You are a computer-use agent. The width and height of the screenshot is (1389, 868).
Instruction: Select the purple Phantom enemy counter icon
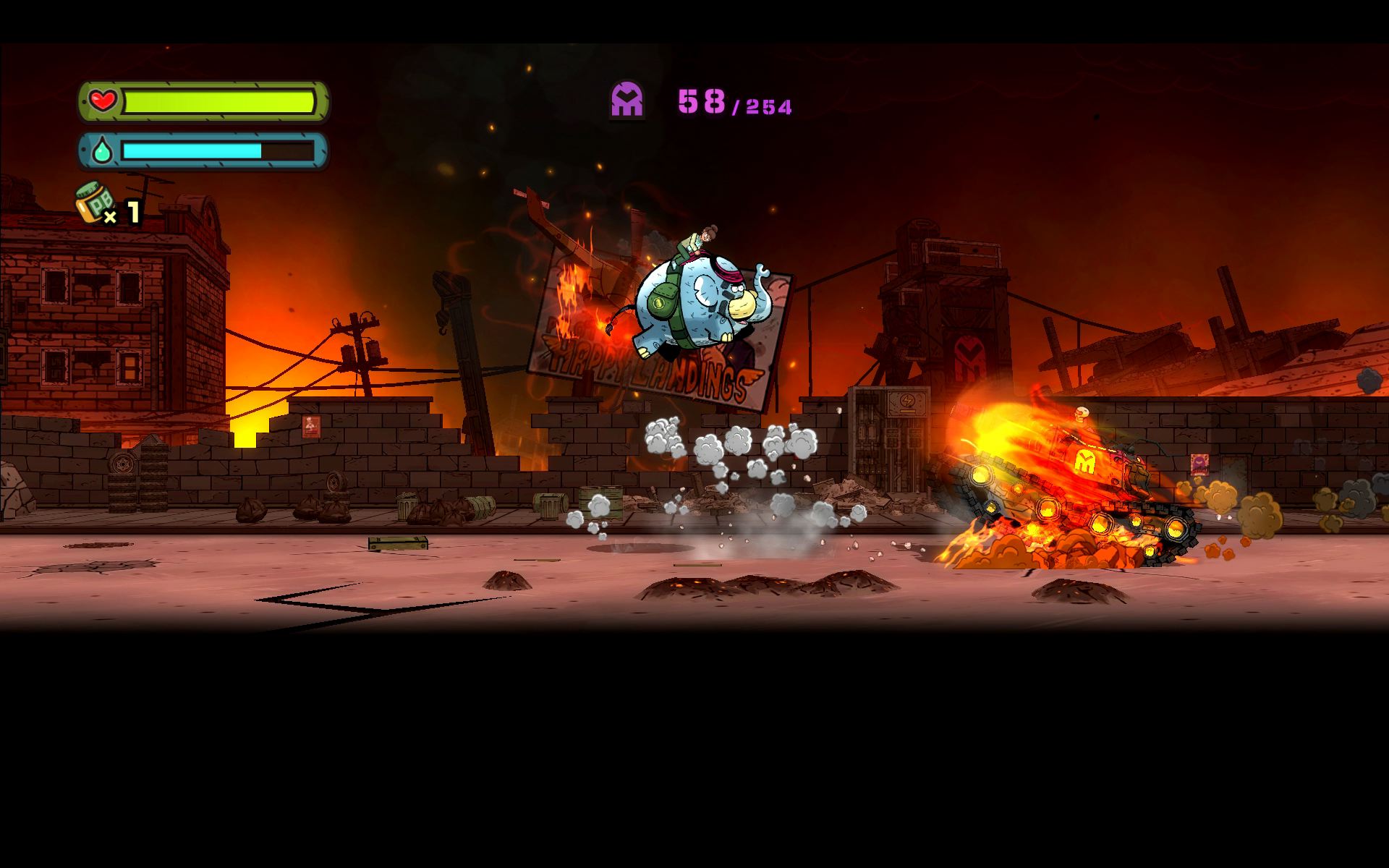point(626,100)
